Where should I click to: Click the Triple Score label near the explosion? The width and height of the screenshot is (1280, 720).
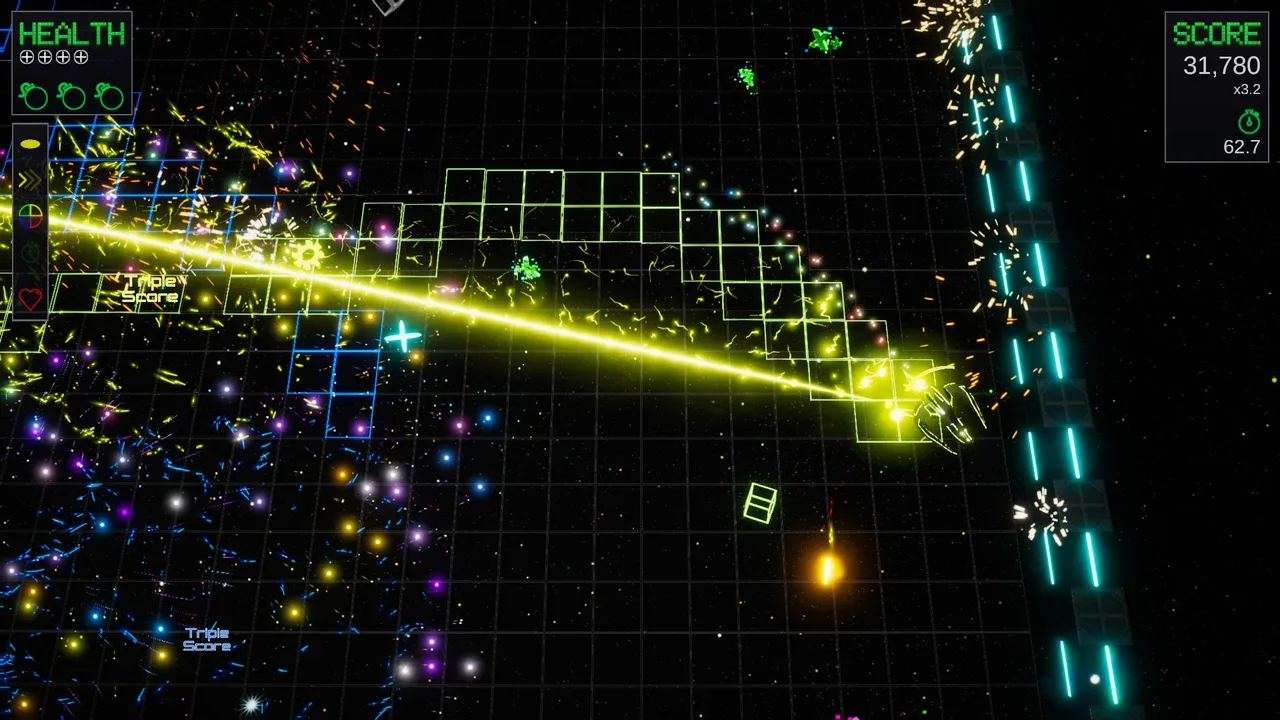click(152, 289)
